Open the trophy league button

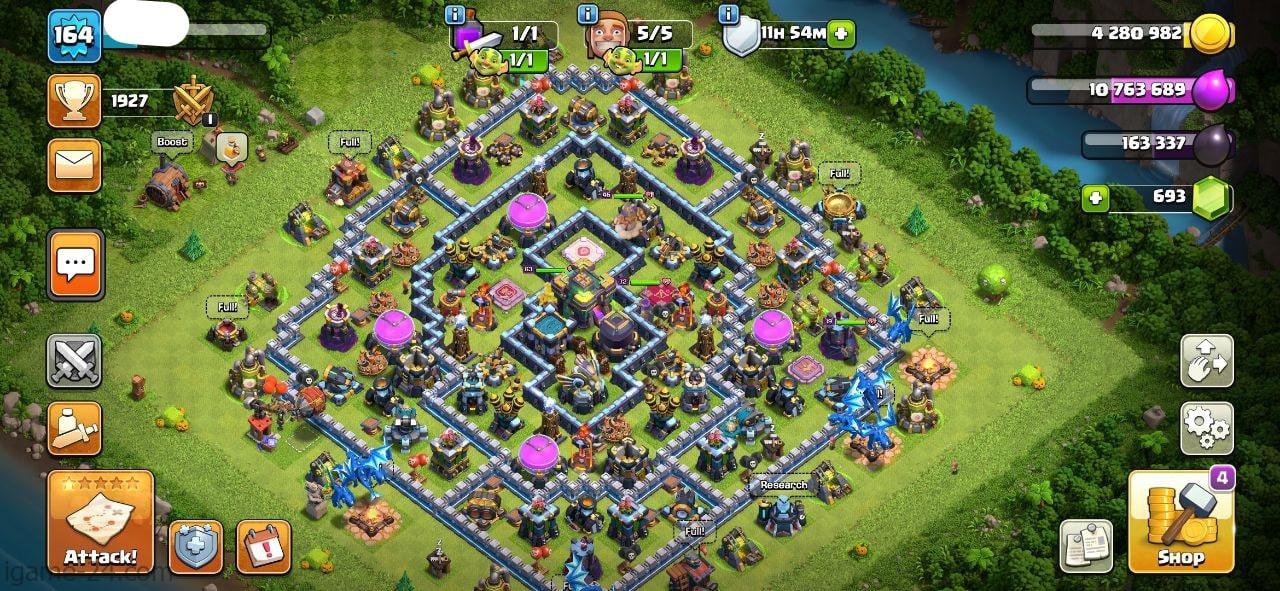pyautogui.click(x=74, y=100)
